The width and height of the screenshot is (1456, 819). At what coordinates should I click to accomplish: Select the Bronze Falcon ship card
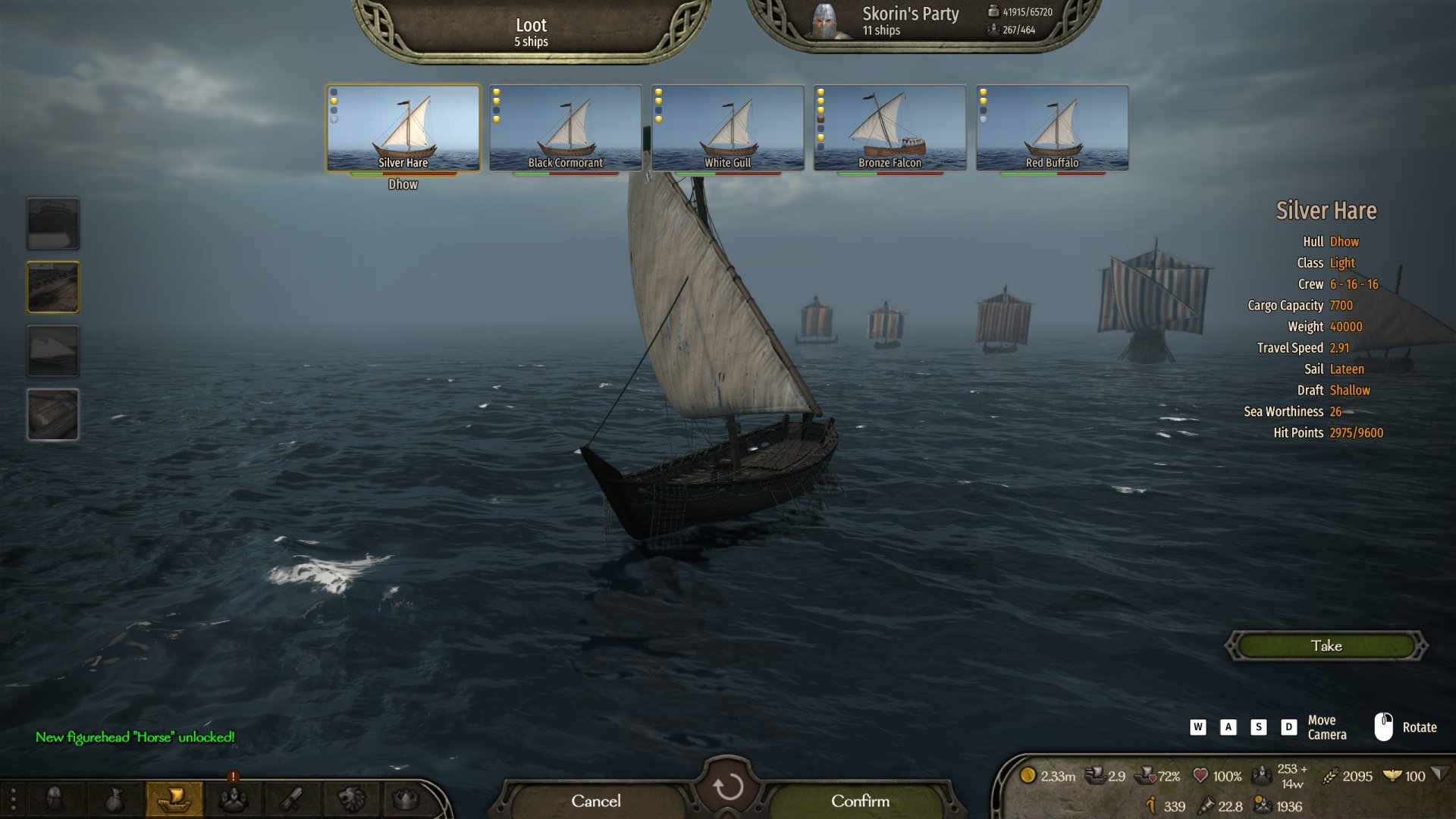(x=890, y=127)
